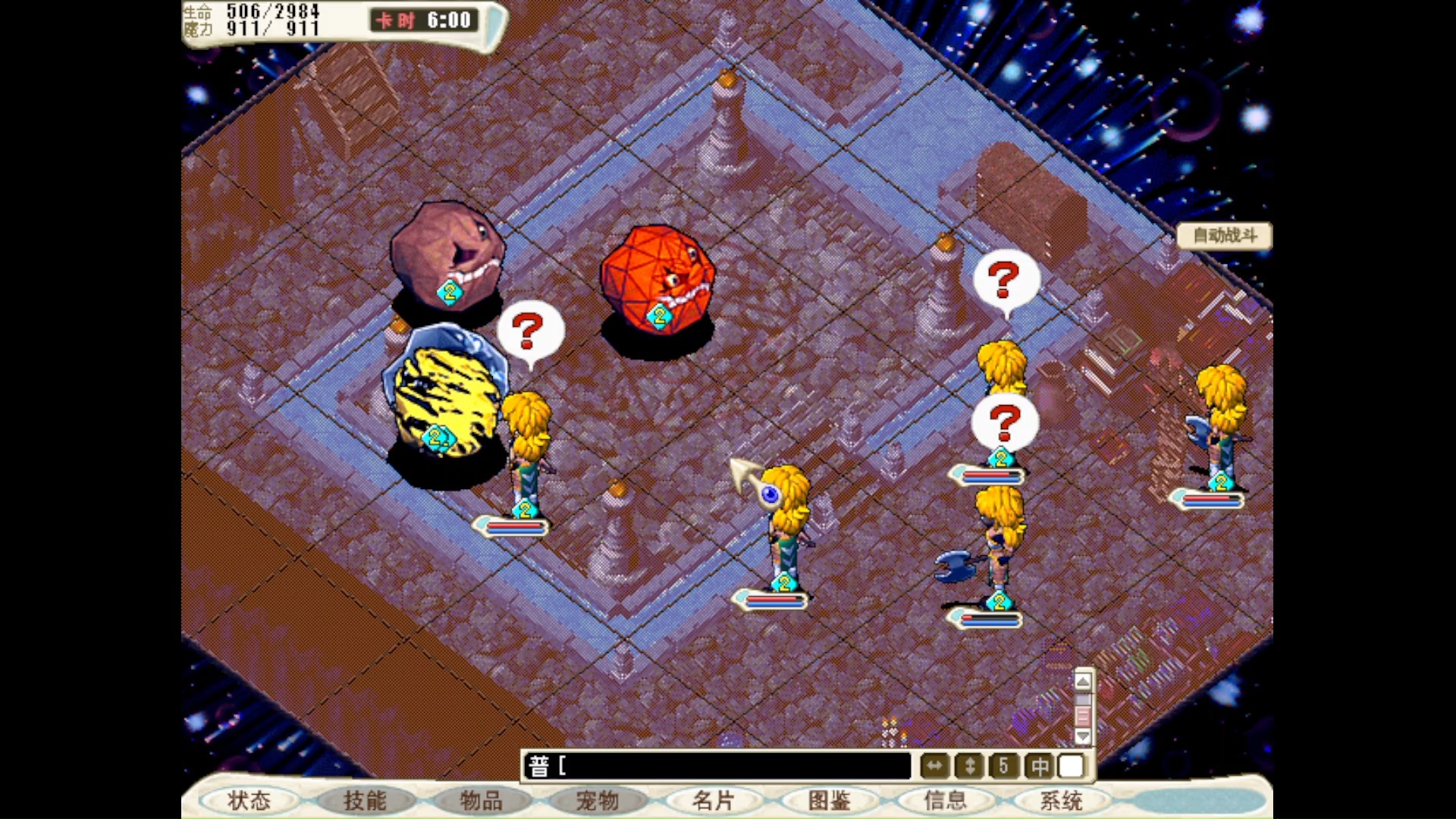Toggle the 自动战斗 auto-battle option
The width and height of the screenshot is (1456, 819).
[x=1223, y=236]
